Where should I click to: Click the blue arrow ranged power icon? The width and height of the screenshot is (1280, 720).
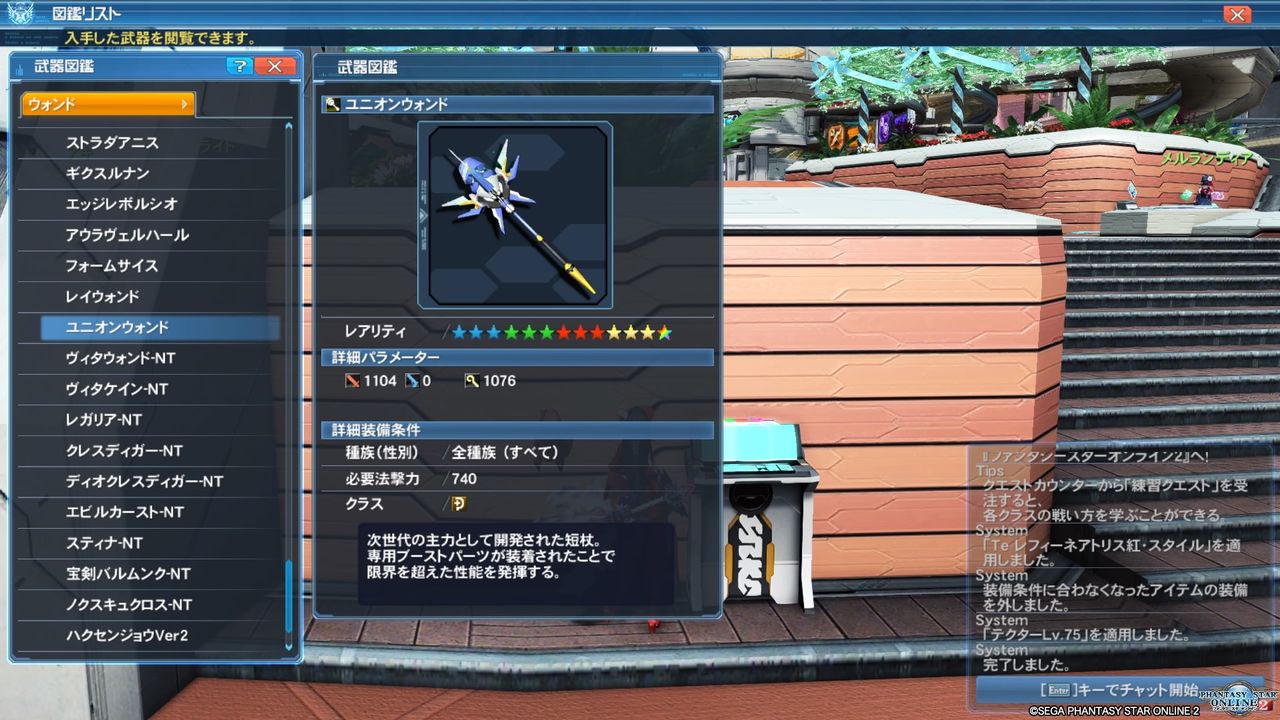(410, 380)
